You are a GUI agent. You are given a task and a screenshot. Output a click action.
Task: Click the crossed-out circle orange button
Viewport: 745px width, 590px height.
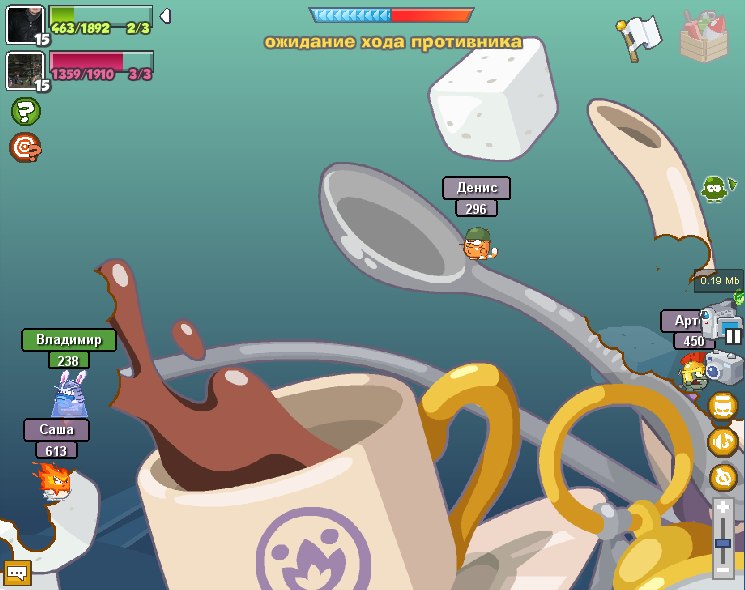[723, 477]
